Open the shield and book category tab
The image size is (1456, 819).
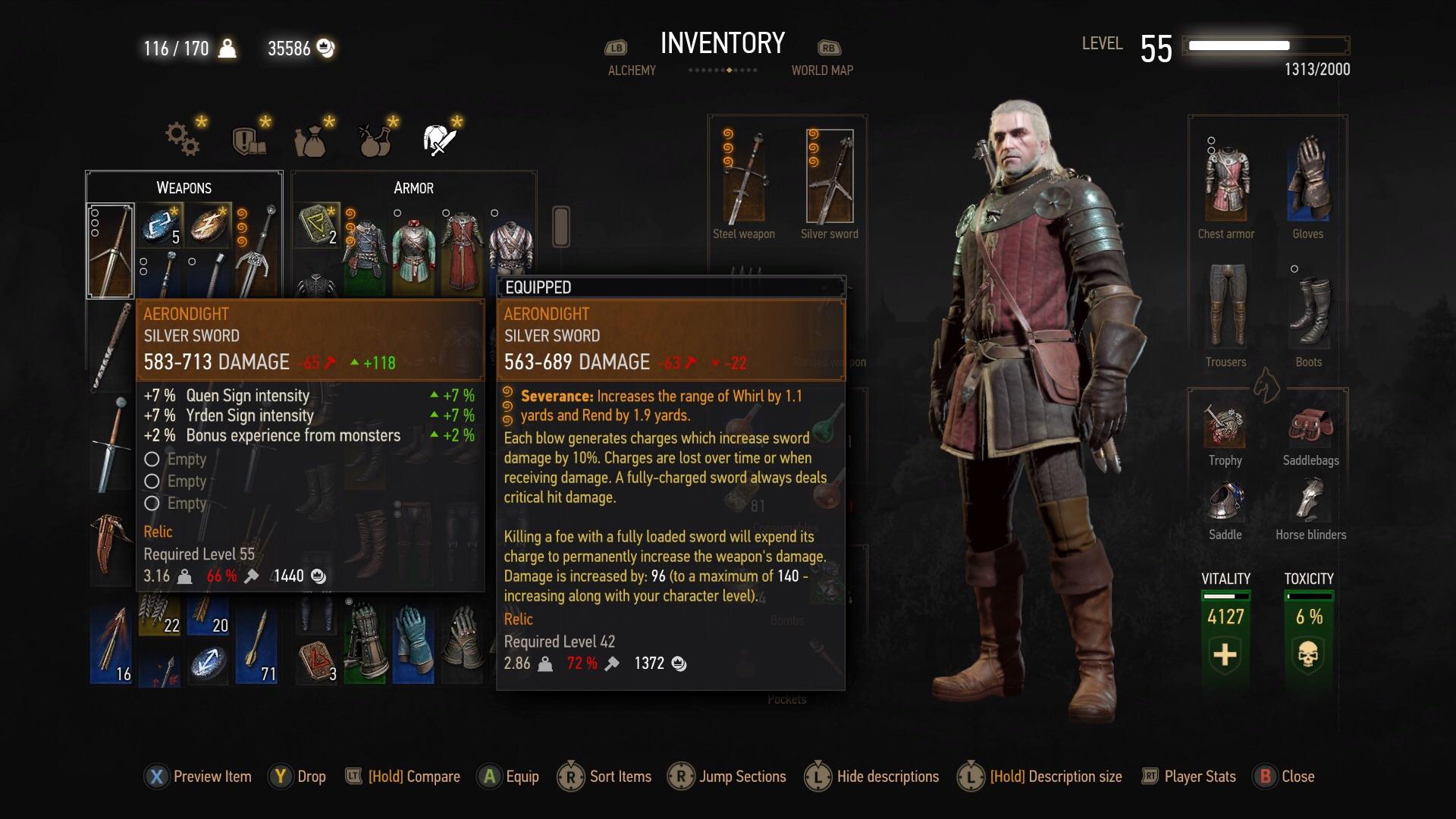pyautogui.click(x=248, y=139)
